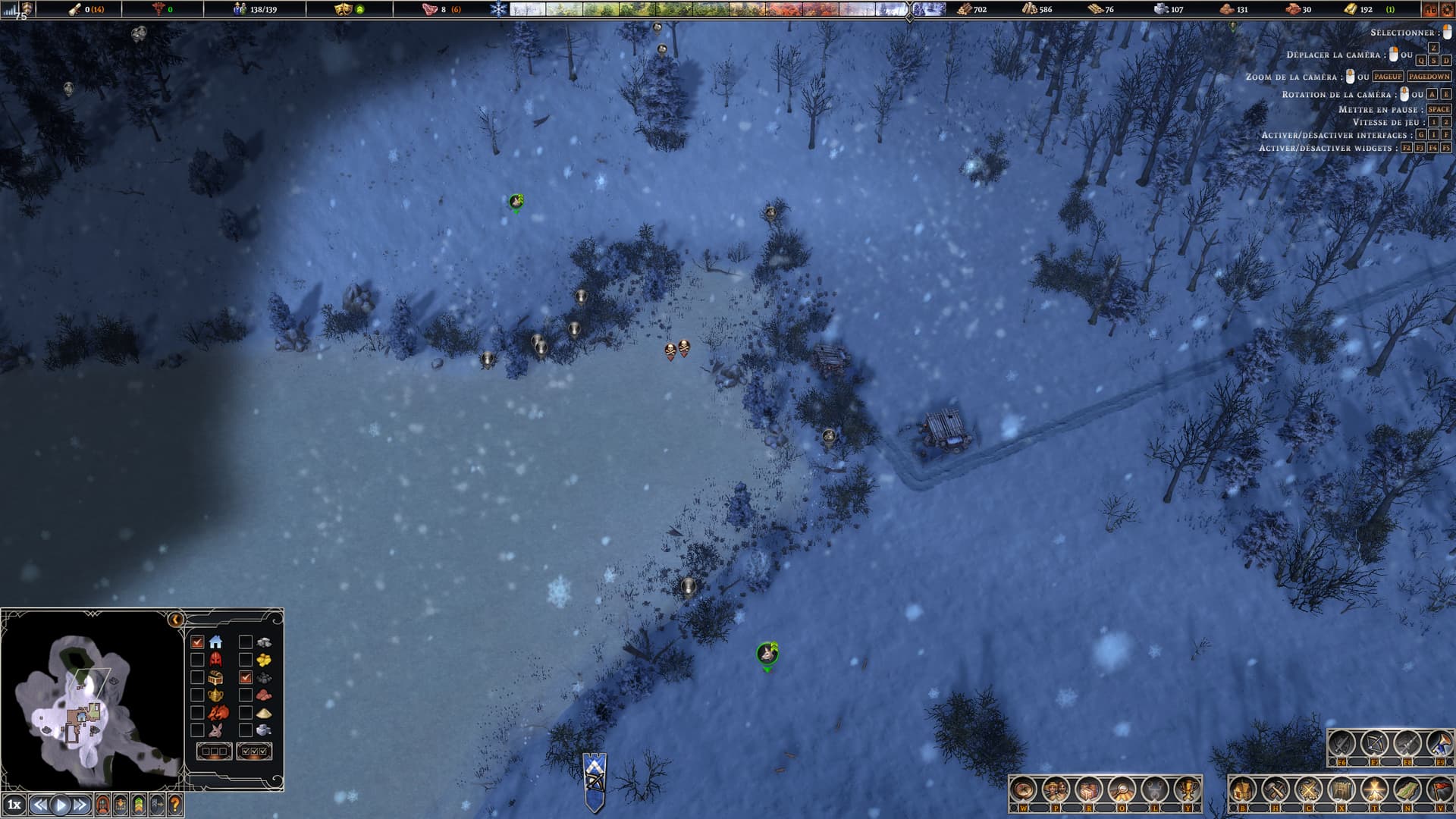Check all minimap filters button
This screenshot has width=1456, height=819.
[254, 751]
